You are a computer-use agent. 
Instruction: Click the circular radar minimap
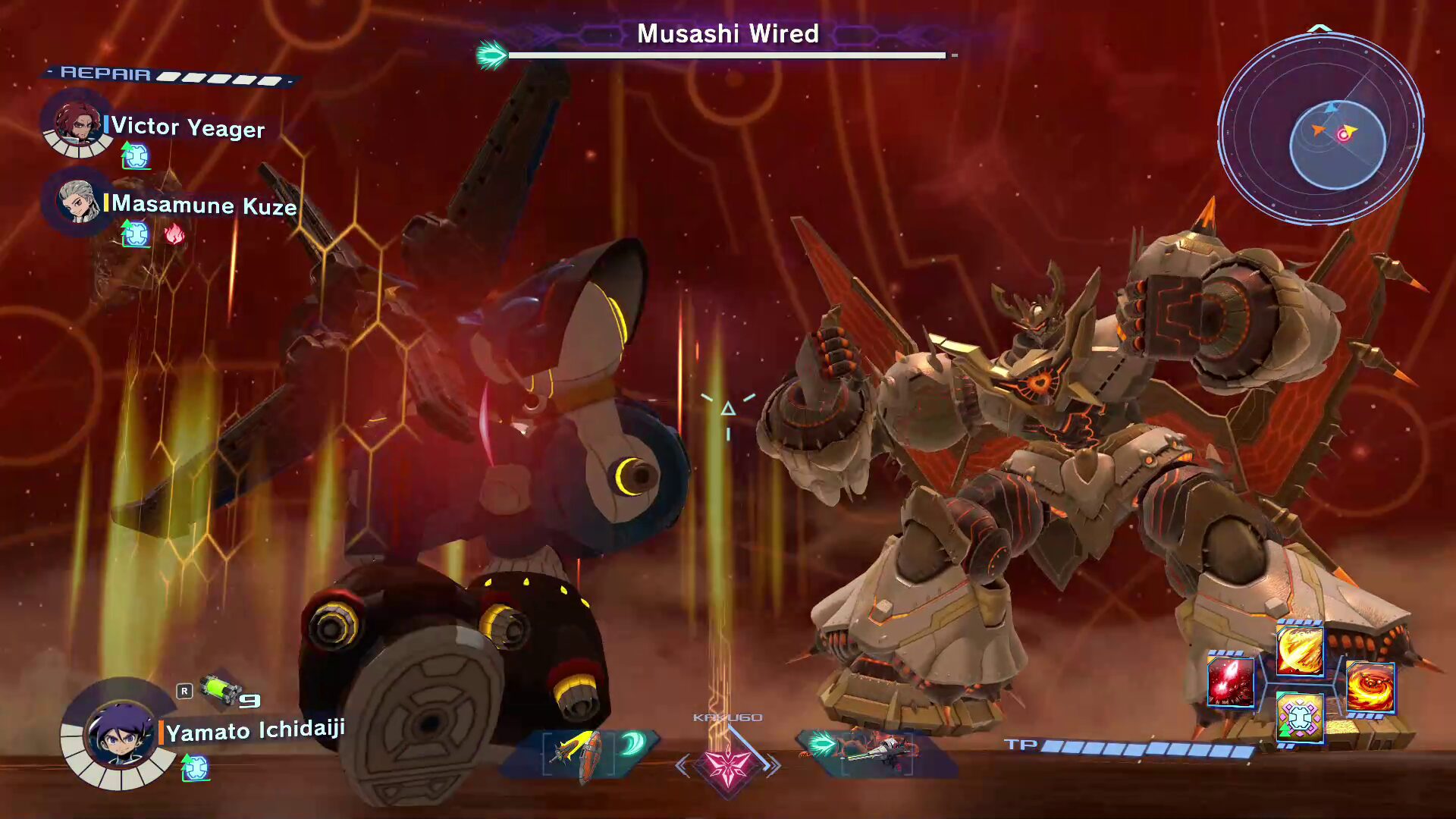pyautogui.click(x=1320, y=129)
